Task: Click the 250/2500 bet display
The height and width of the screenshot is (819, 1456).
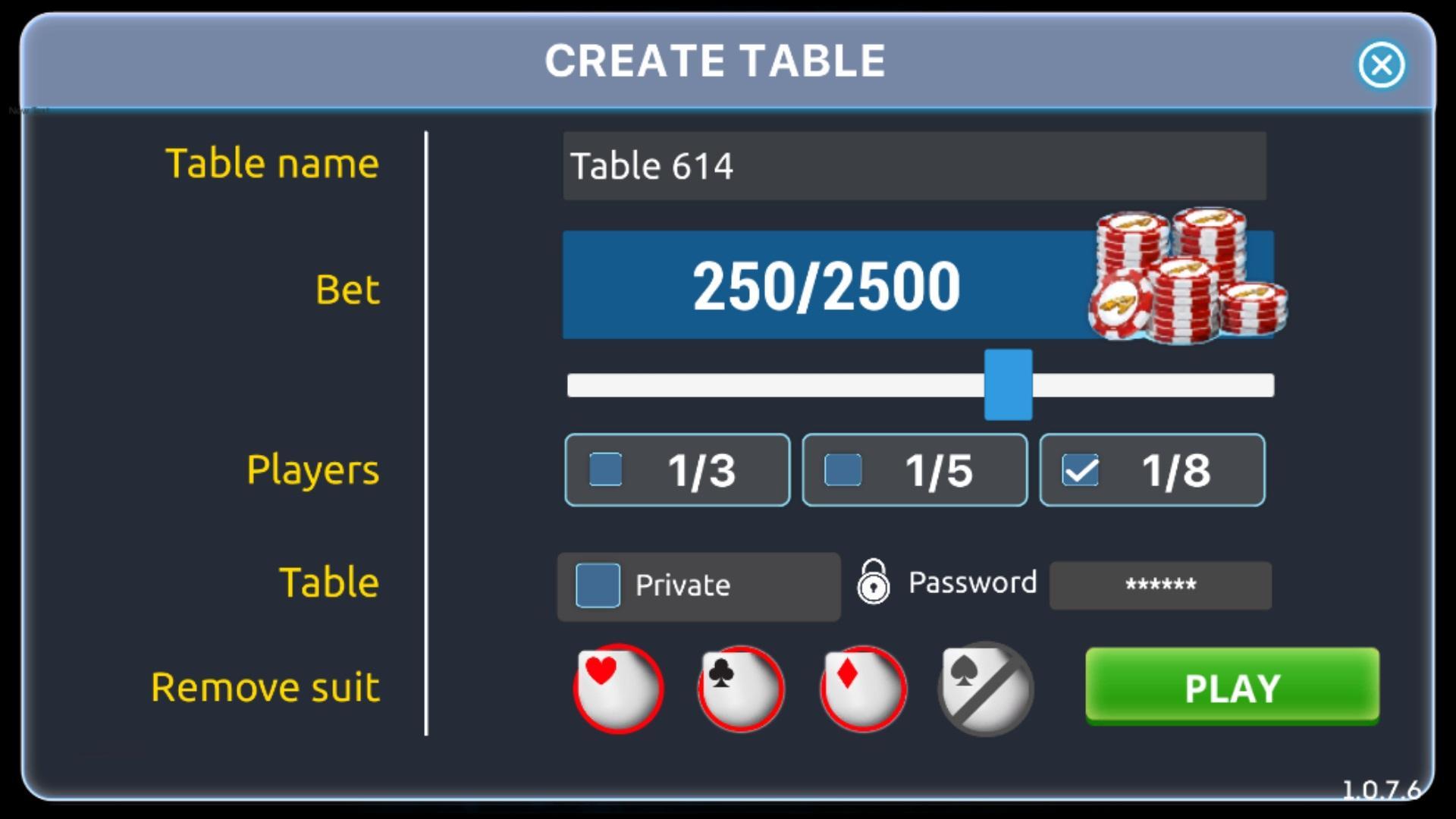Action: [827, 285]
